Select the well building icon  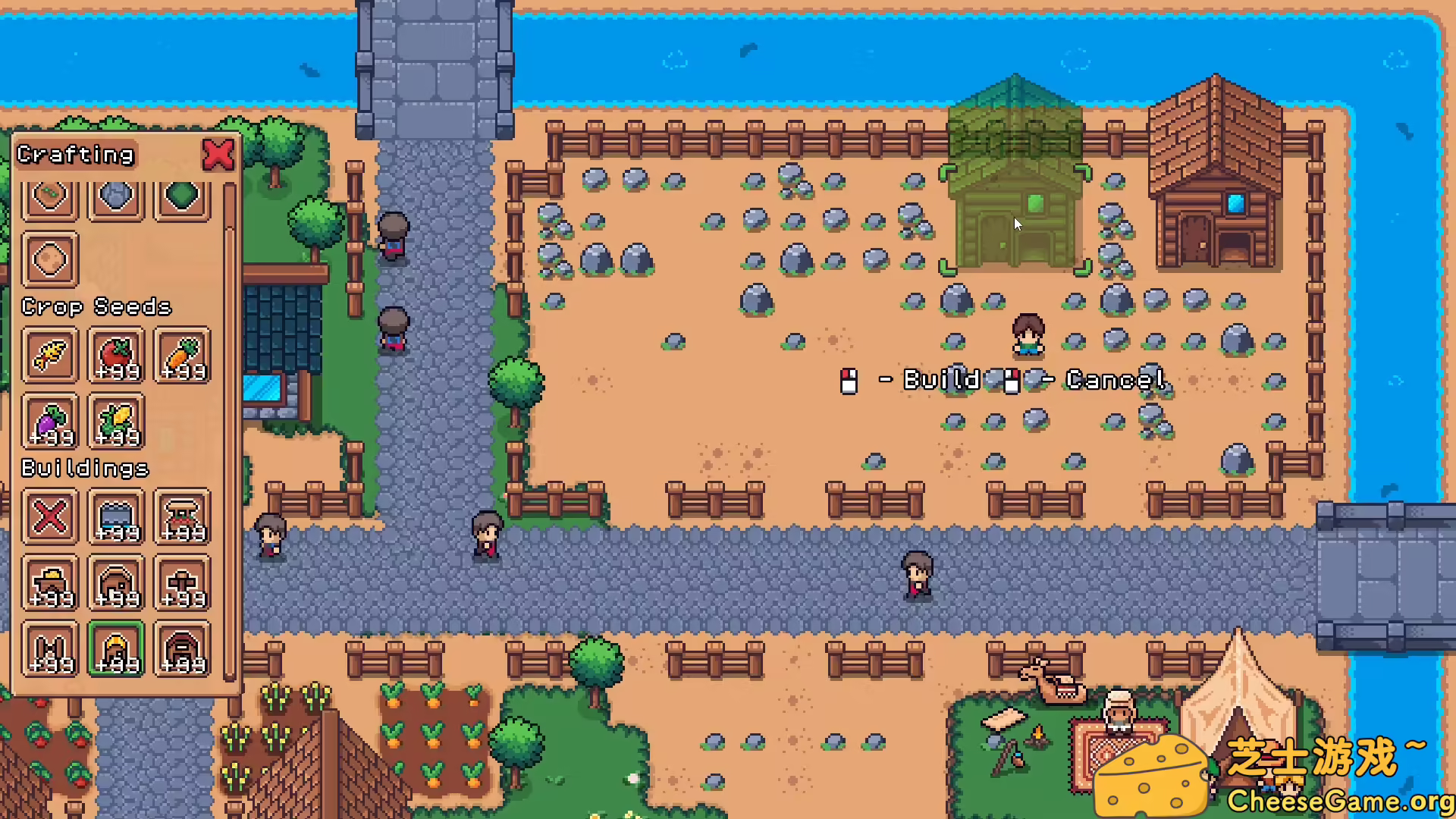(115, 518)
